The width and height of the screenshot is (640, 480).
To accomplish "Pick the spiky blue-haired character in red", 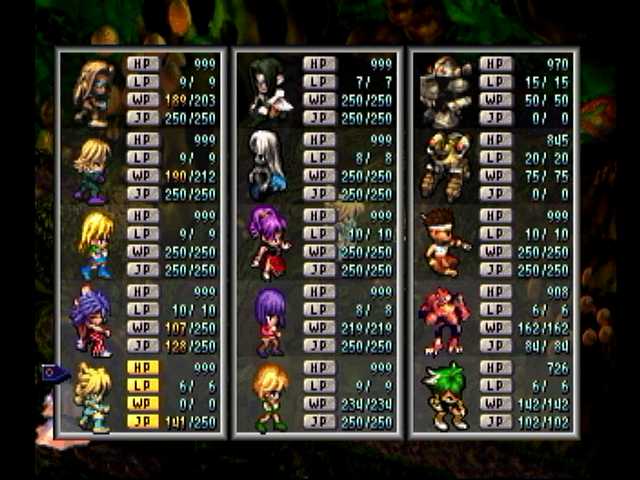I will tap(92, 320).
